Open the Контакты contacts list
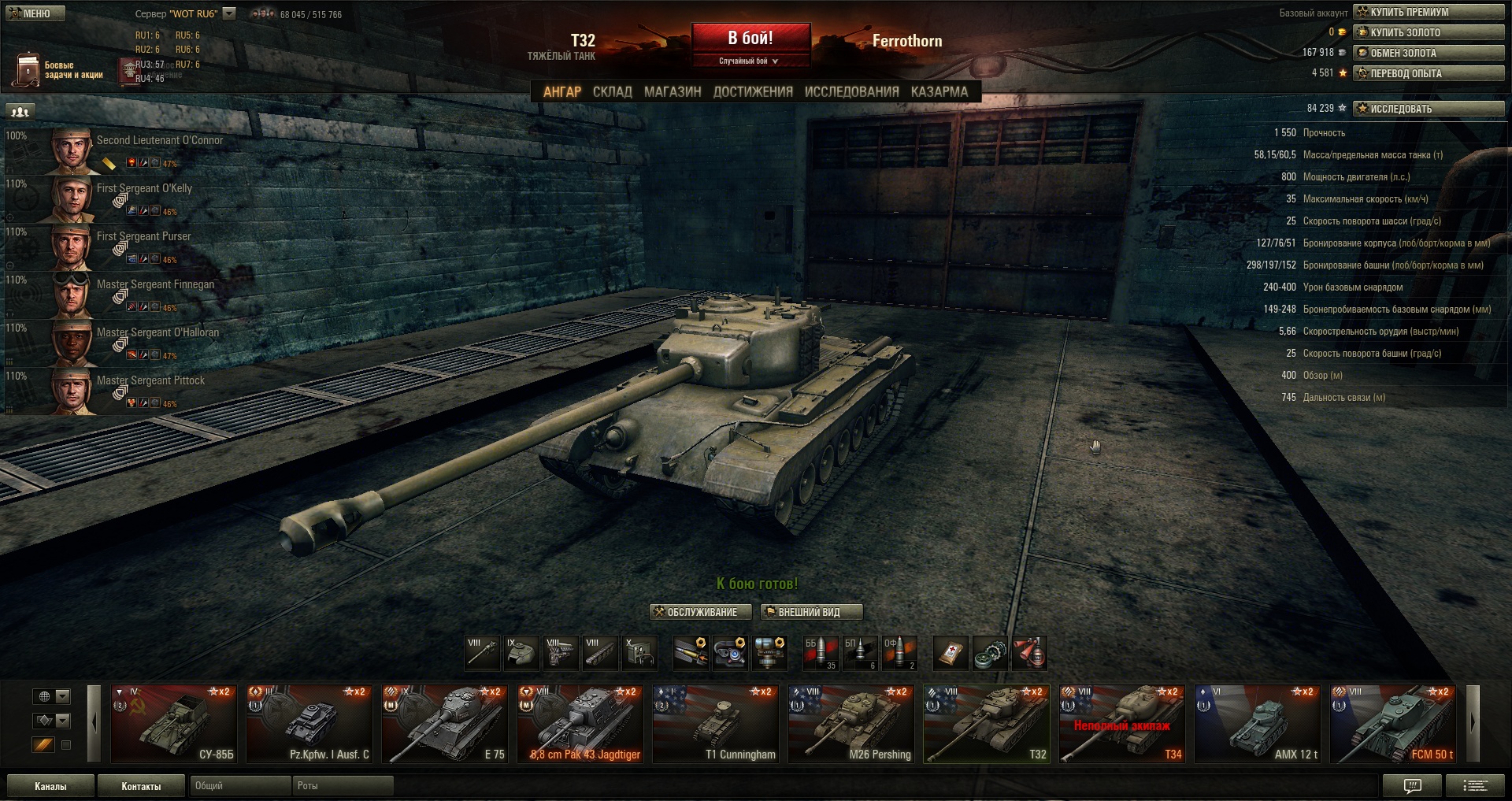 [x=141, y=786]
